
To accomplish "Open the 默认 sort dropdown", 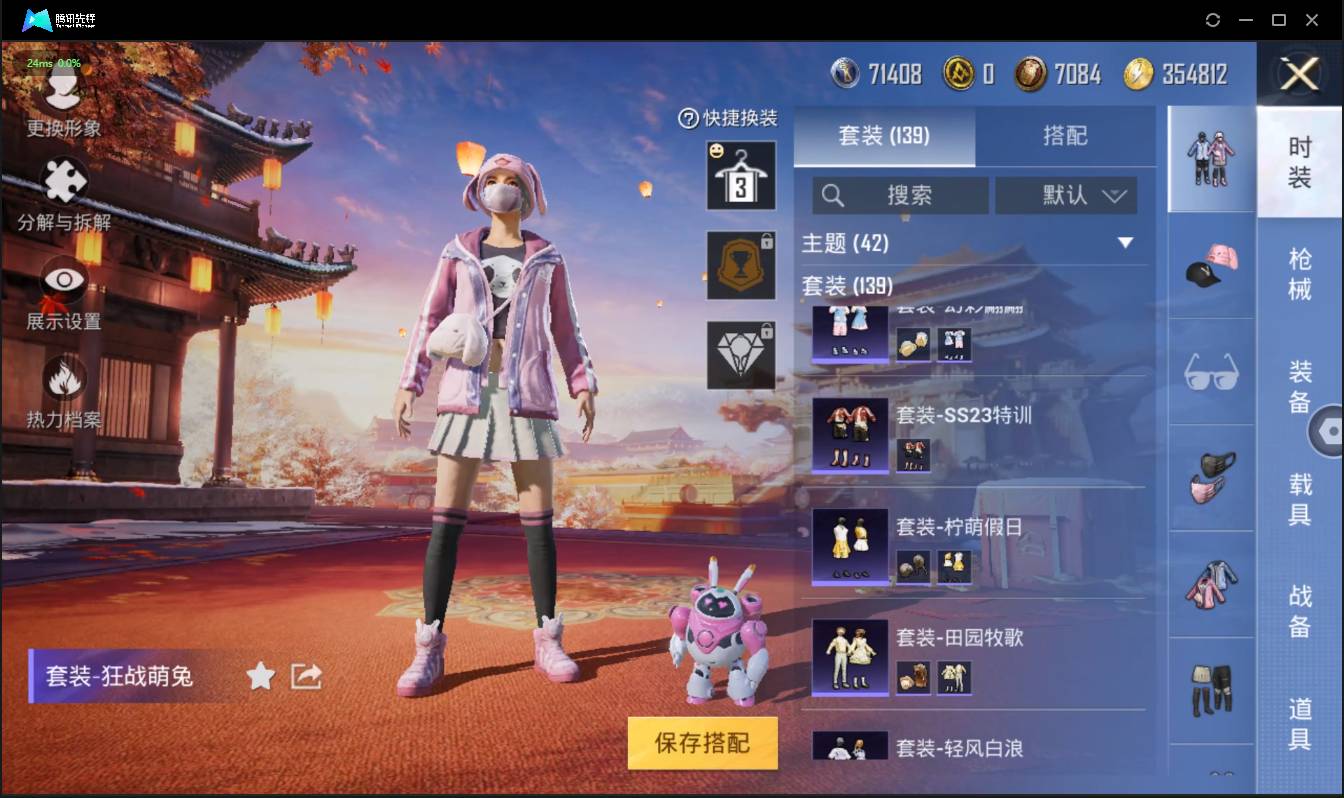I will [1066, 196].
